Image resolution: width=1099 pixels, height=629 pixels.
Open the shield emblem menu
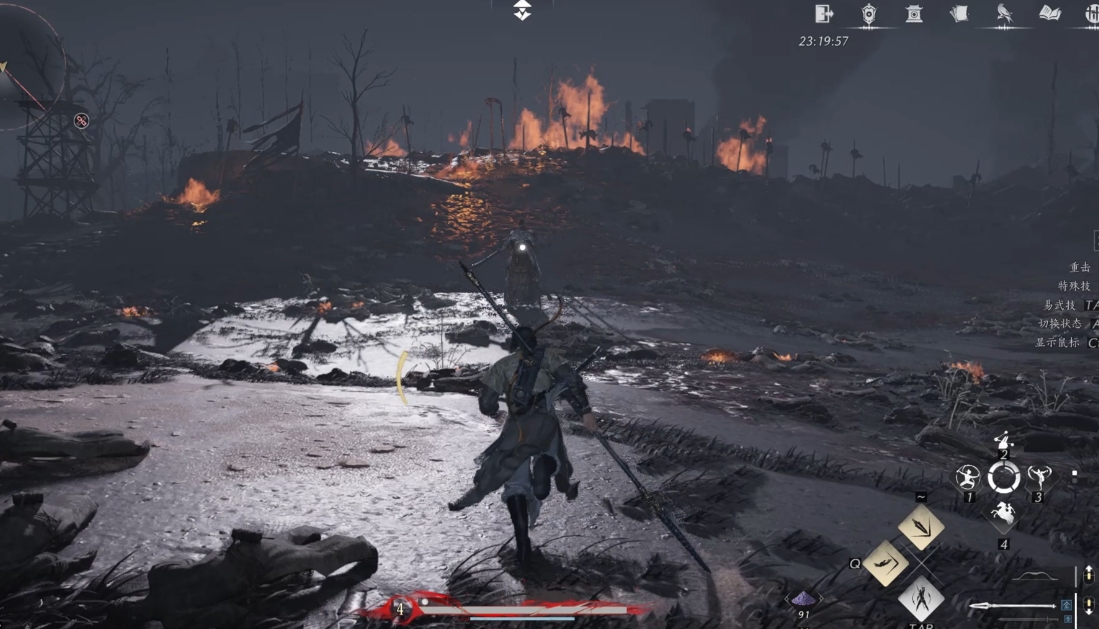pos(869,13)
